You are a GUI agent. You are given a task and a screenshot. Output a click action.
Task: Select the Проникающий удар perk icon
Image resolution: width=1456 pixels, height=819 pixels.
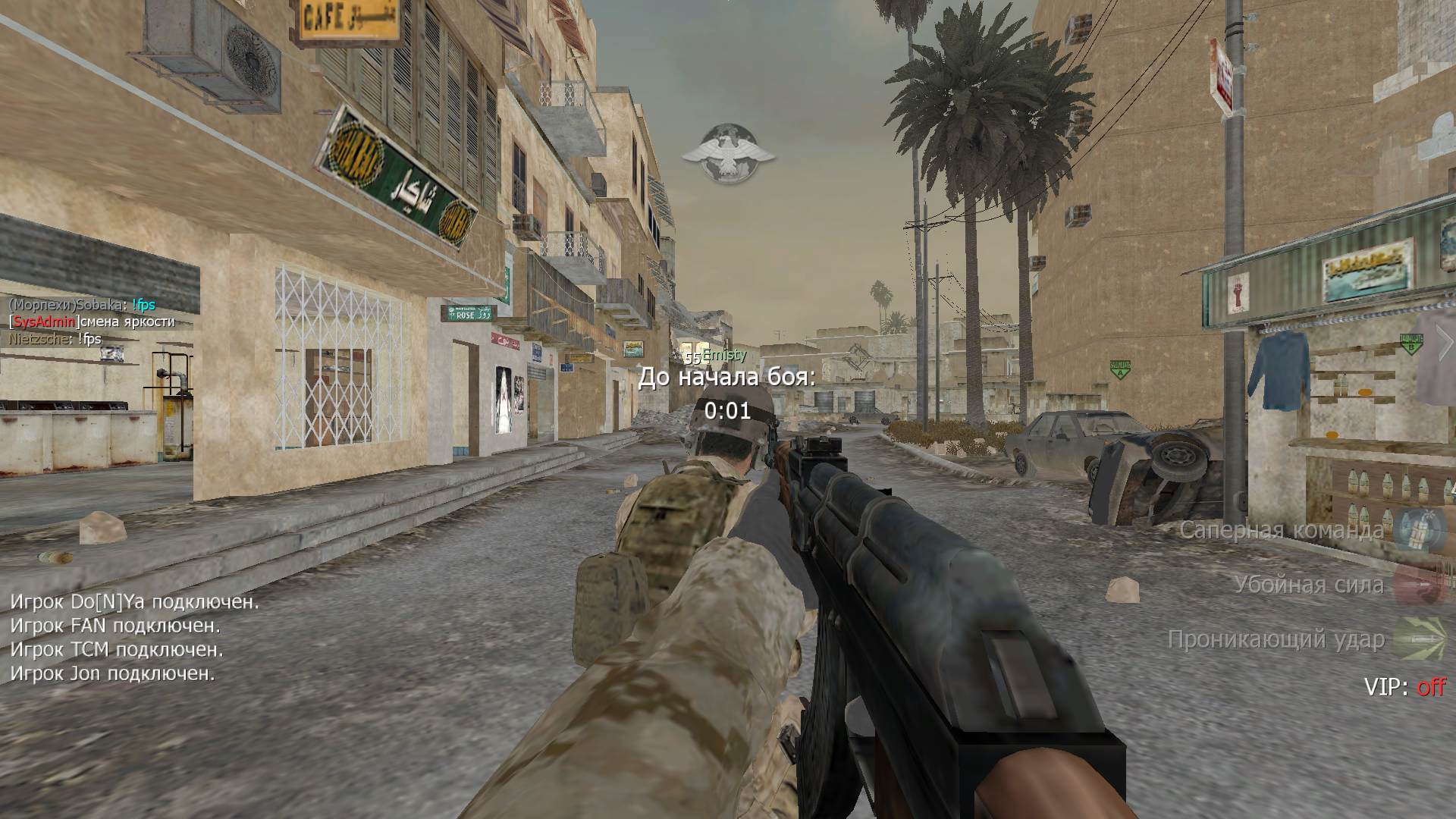tap(1415, 639)
